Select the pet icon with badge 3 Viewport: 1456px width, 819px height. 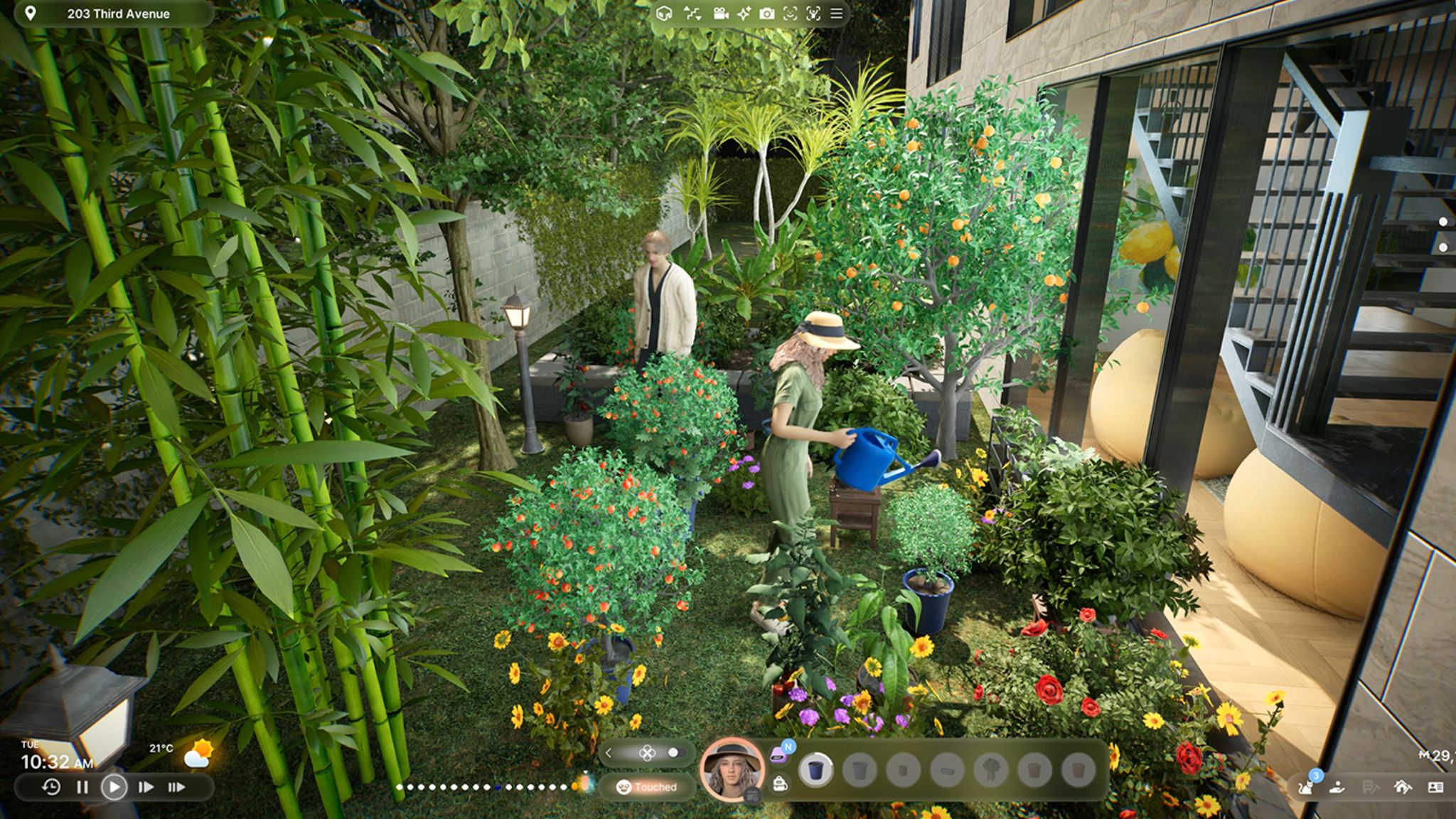pos(1307,789)
